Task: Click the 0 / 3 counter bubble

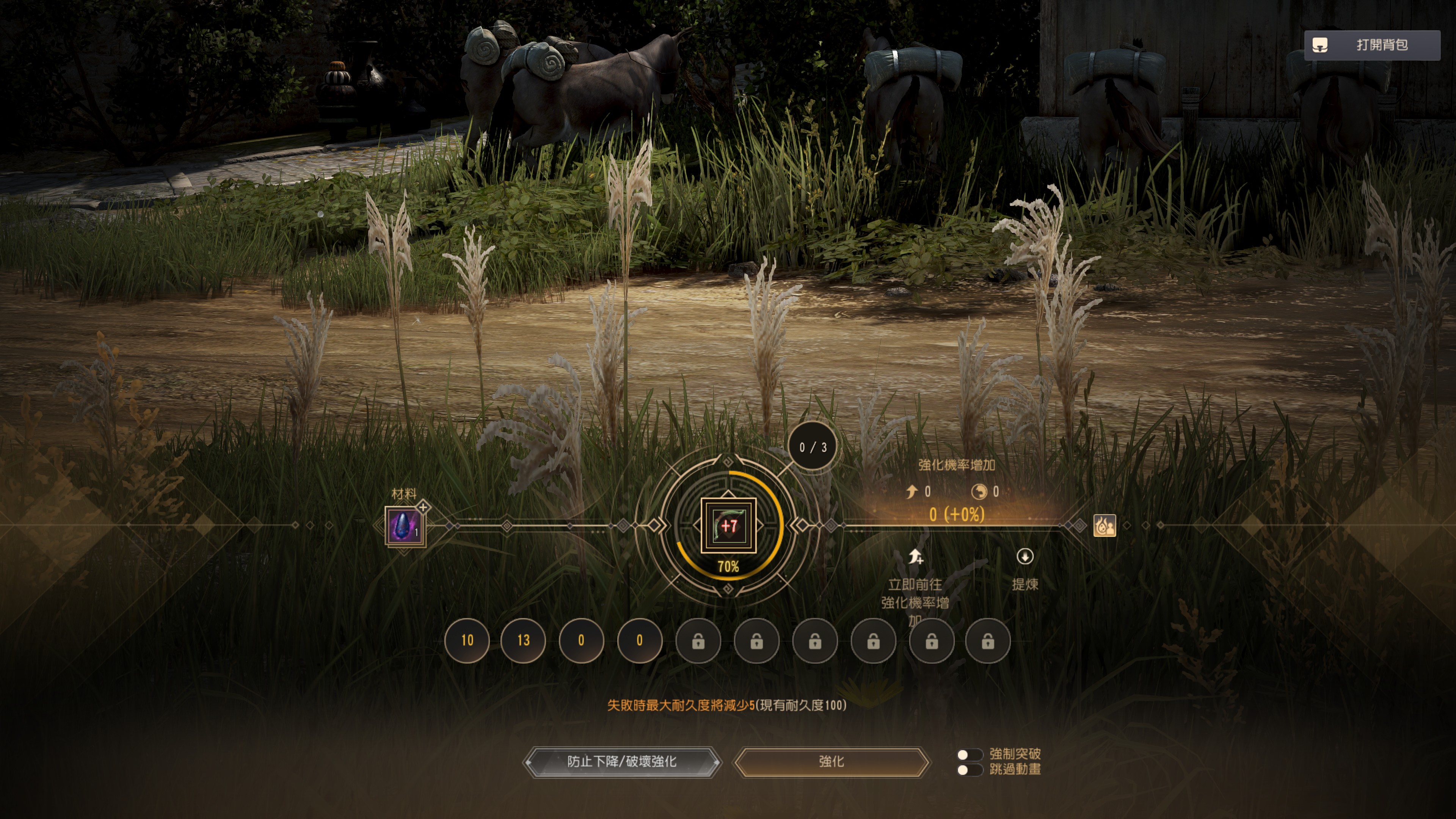Action: point(813,447)
